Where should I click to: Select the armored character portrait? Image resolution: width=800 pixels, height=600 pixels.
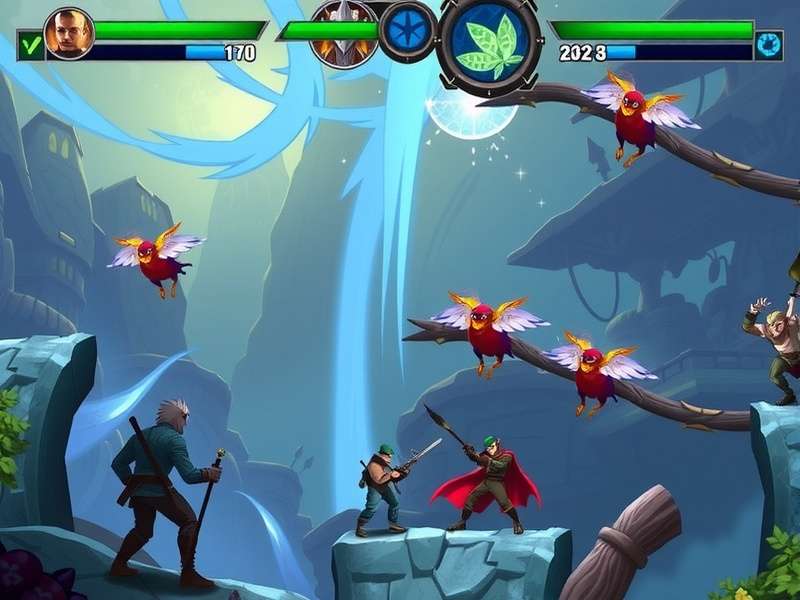point(343,33)
